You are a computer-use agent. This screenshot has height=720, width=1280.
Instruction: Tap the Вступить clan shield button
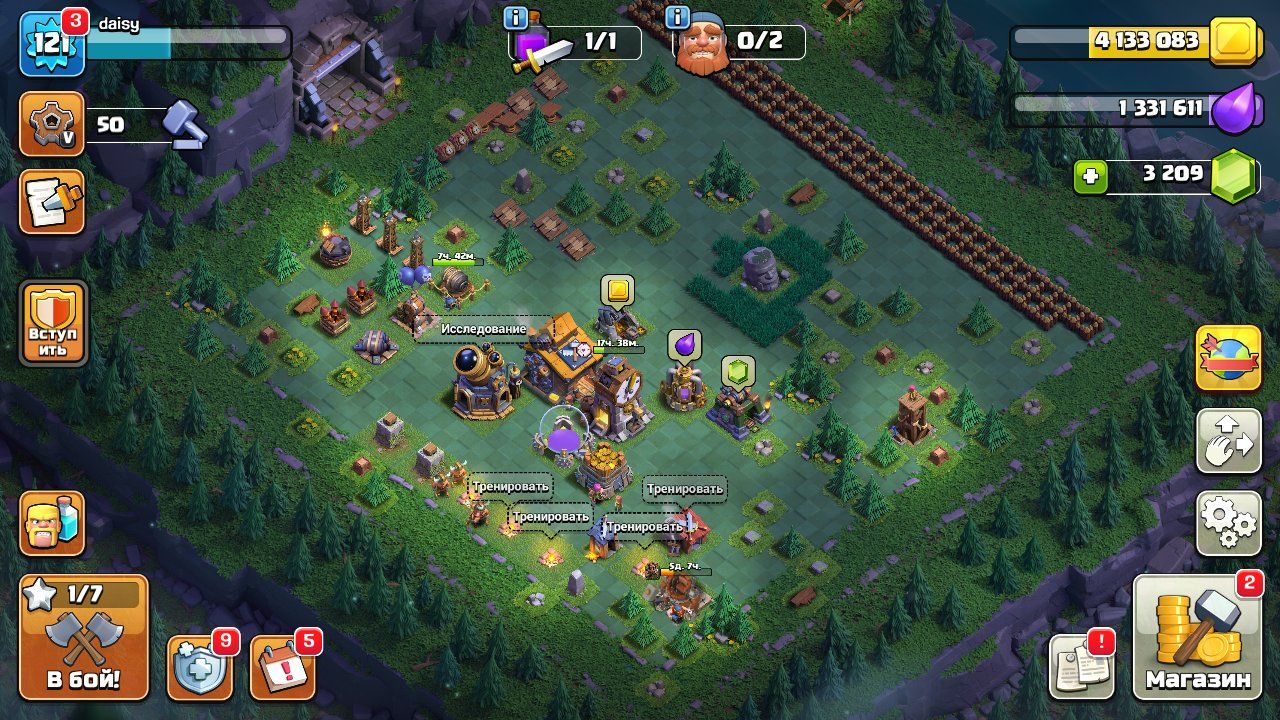point(54,323)
